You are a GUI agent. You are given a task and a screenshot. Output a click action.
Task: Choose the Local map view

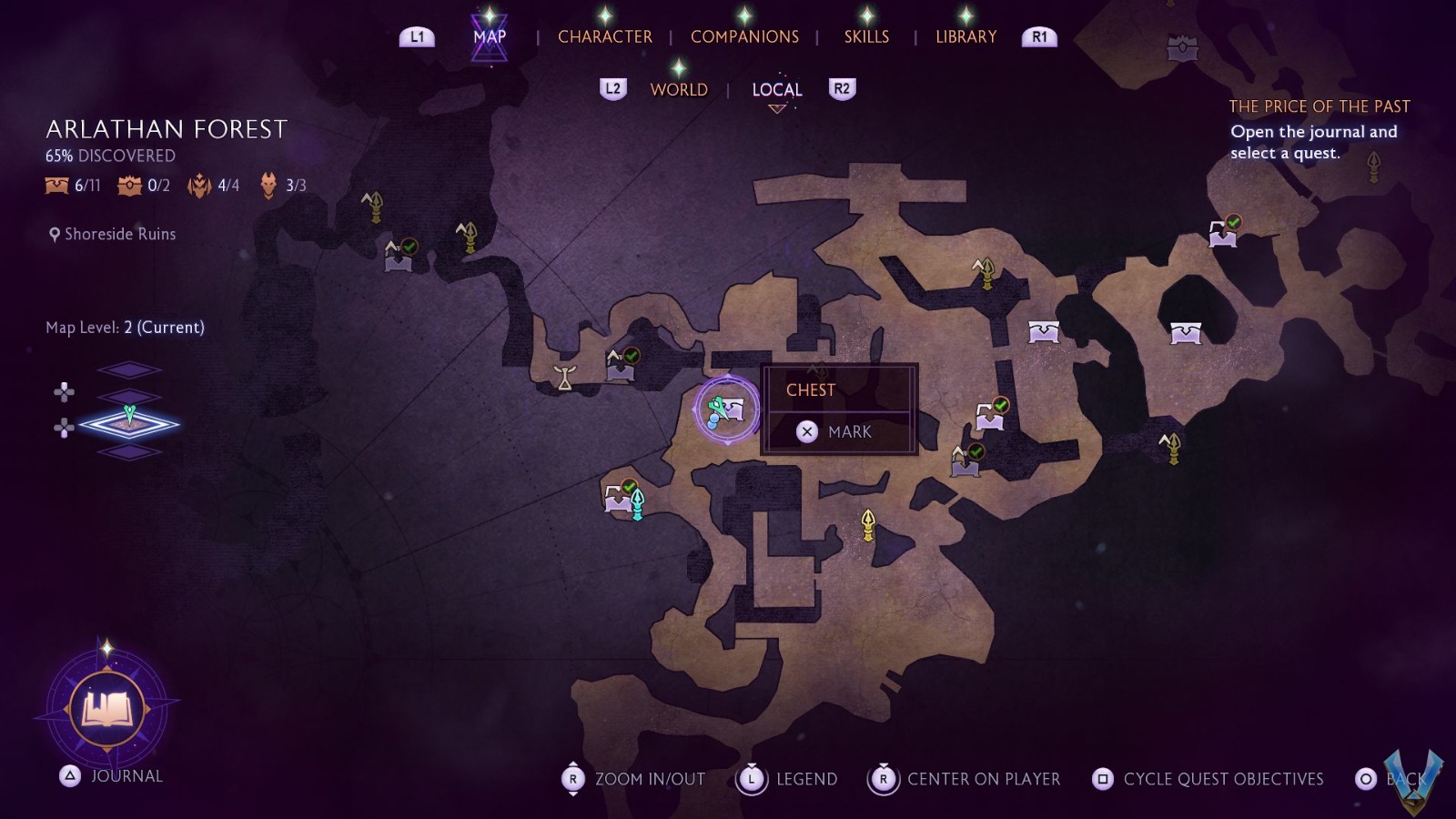click(777, 89)
